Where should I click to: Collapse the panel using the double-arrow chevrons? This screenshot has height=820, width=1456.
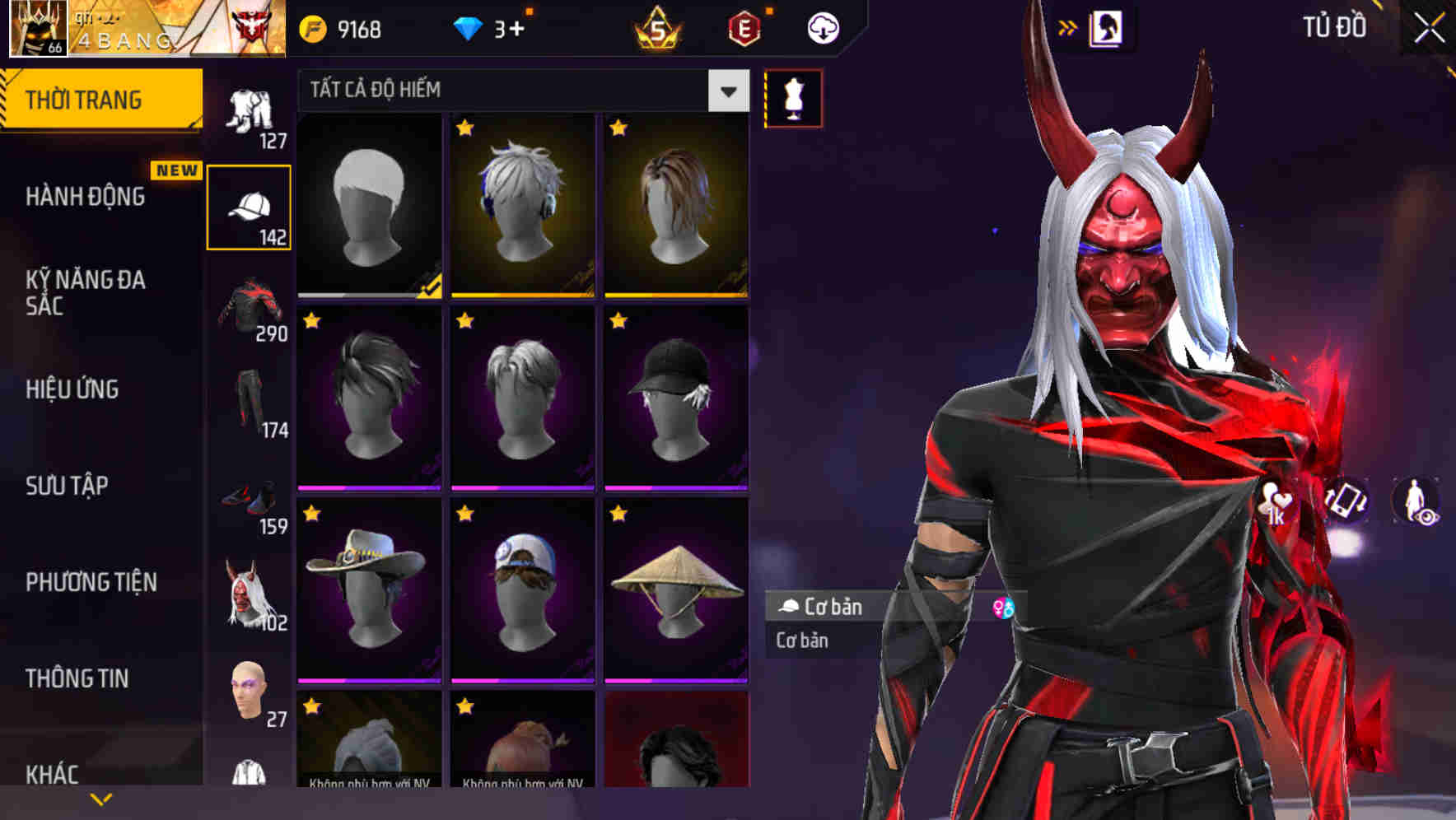click(x=1068, y=26)
